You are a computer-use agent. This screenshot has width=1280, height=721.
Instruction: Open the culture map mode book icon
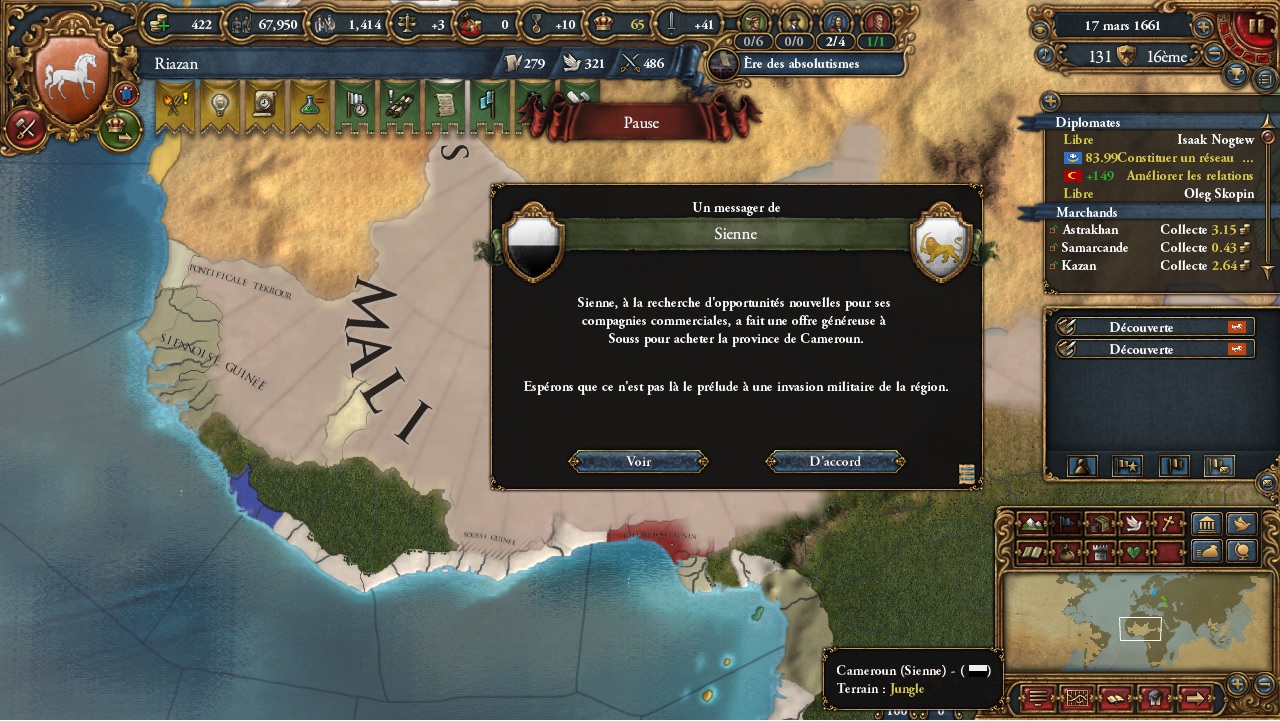coord(1030,553)
